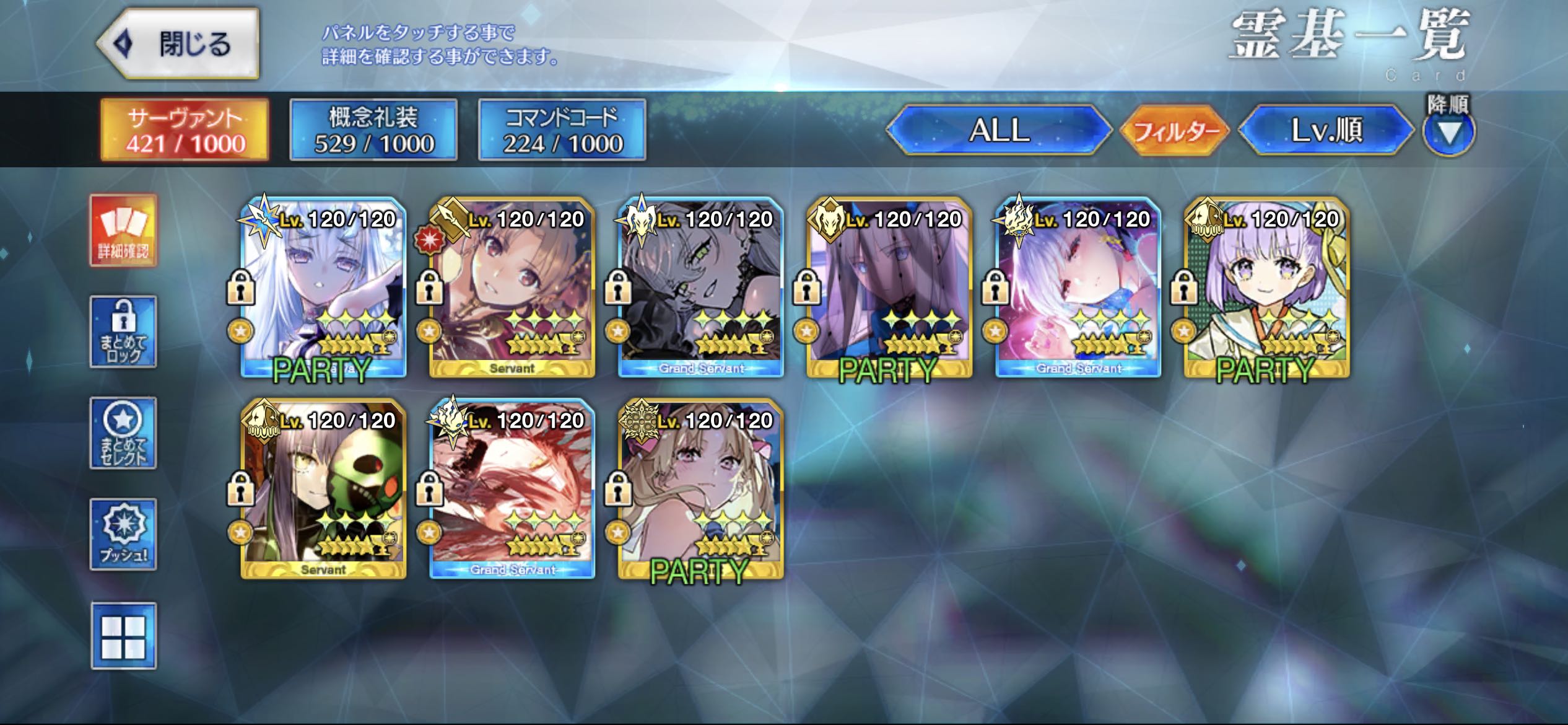Open the フィルター options
Image resolution: width=1568 pixels, height=725 pixels.
point(1175,130)
